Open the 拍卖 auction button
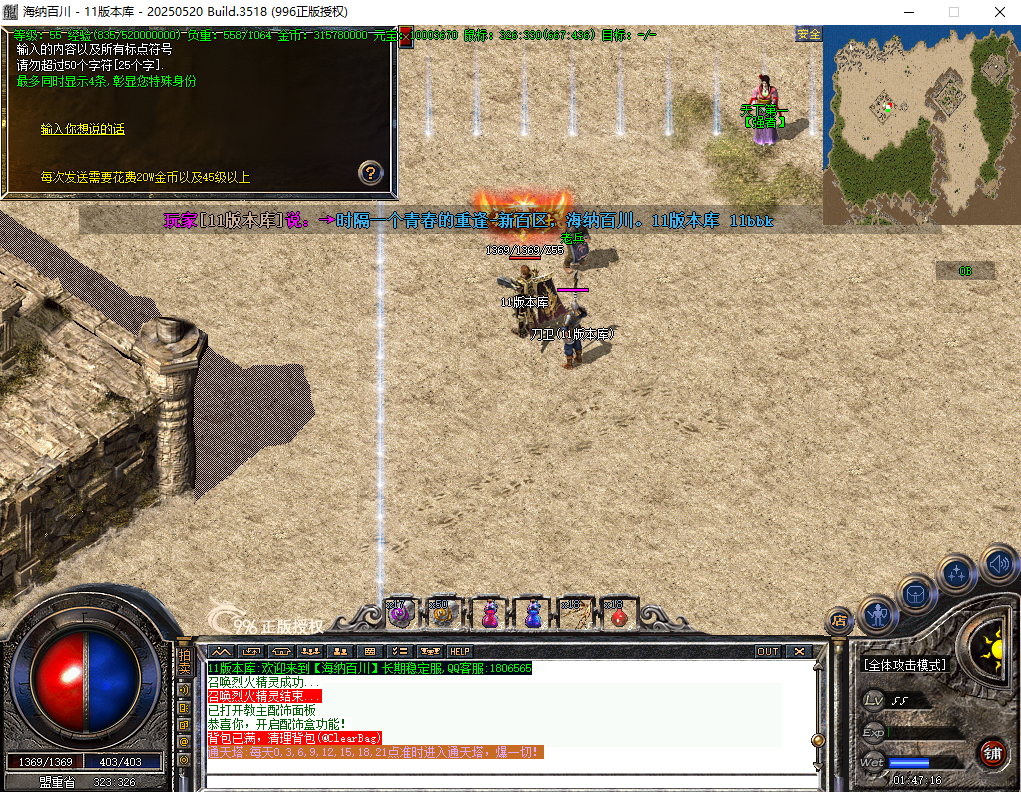 pos(184,661)
